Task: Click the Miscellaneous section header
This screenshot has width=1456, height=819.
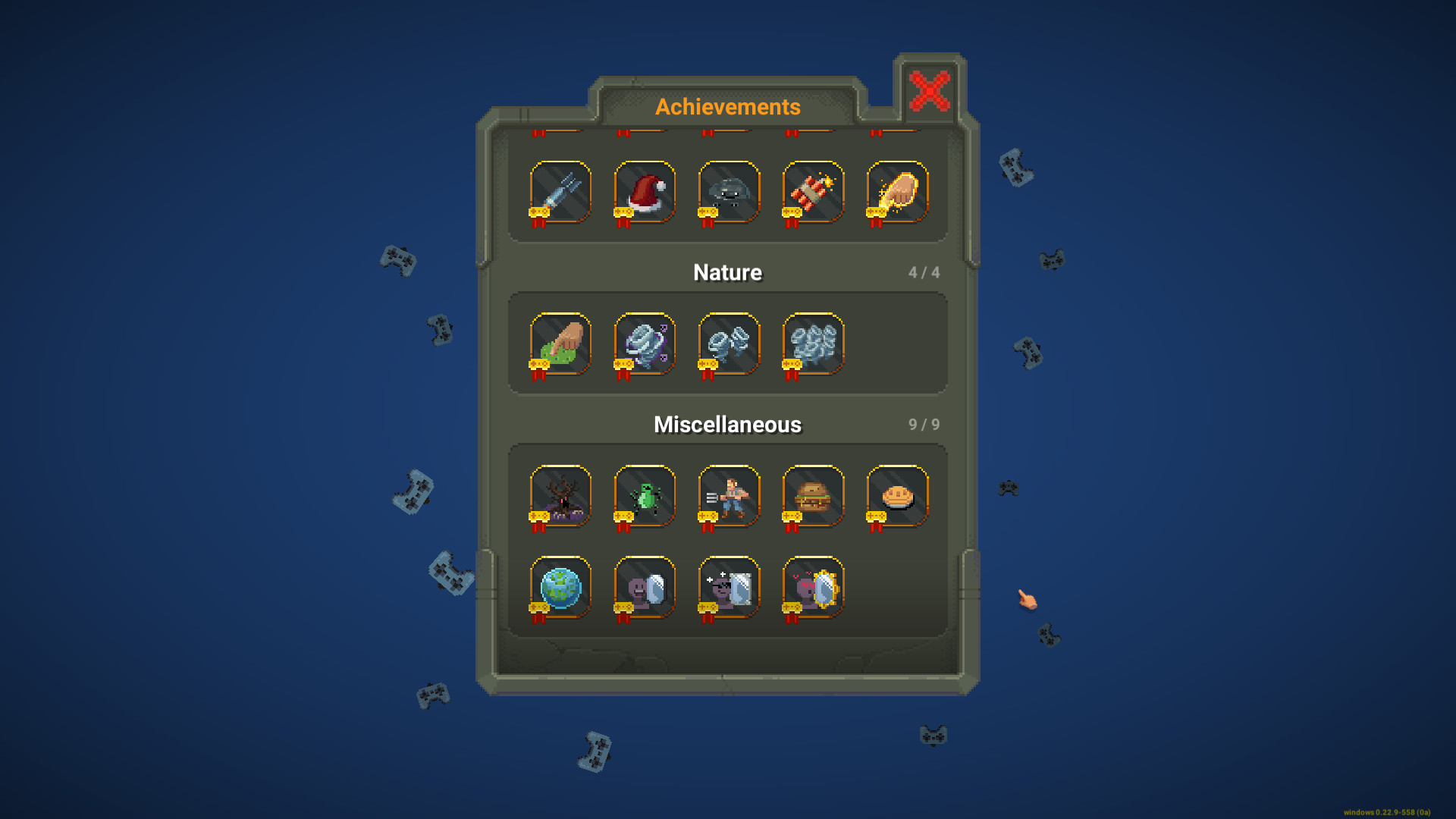Action: coord(727,425)
